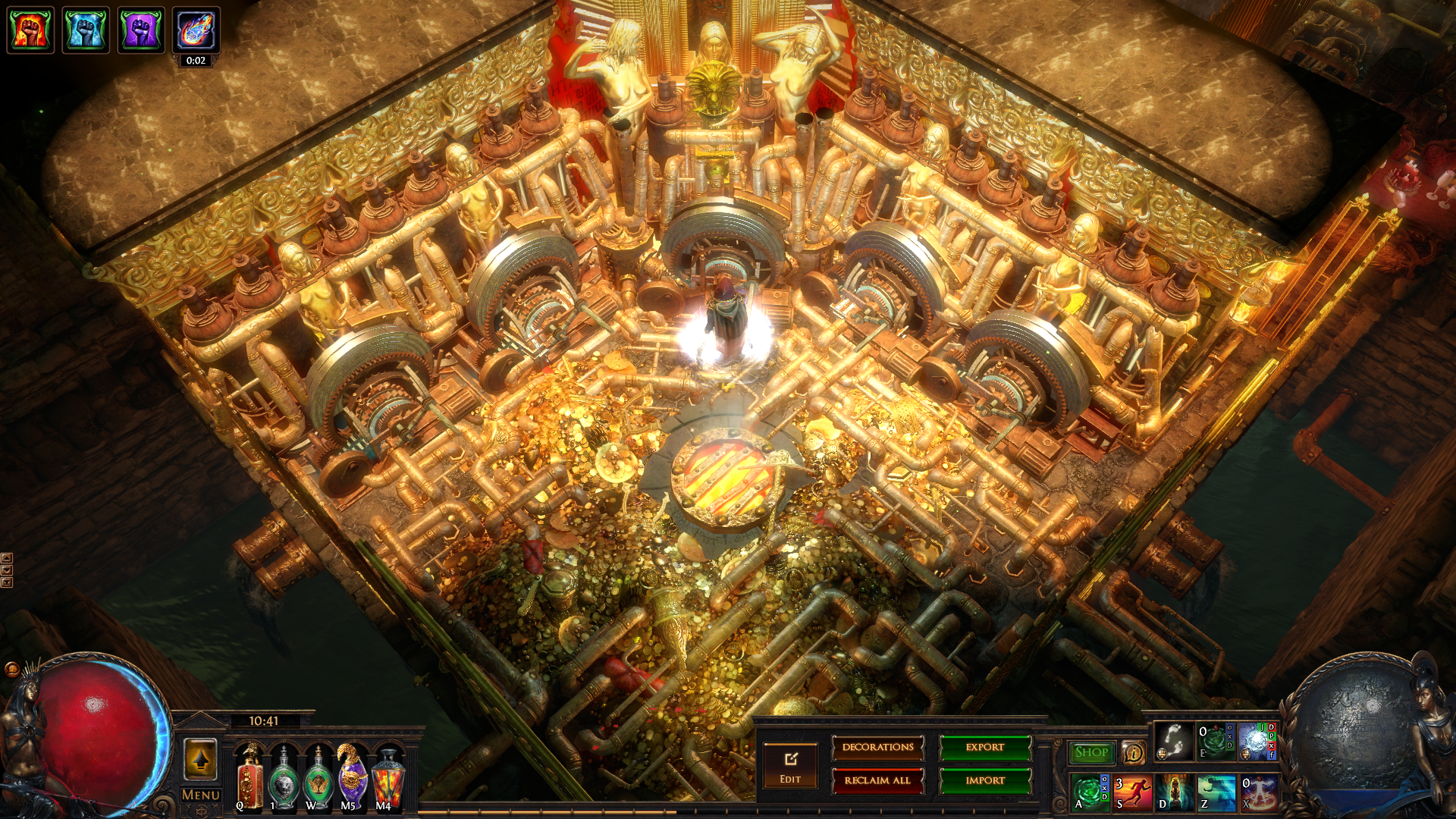Activate the totem skill bound to D
1456x819 pixels.
(1174, 792)
